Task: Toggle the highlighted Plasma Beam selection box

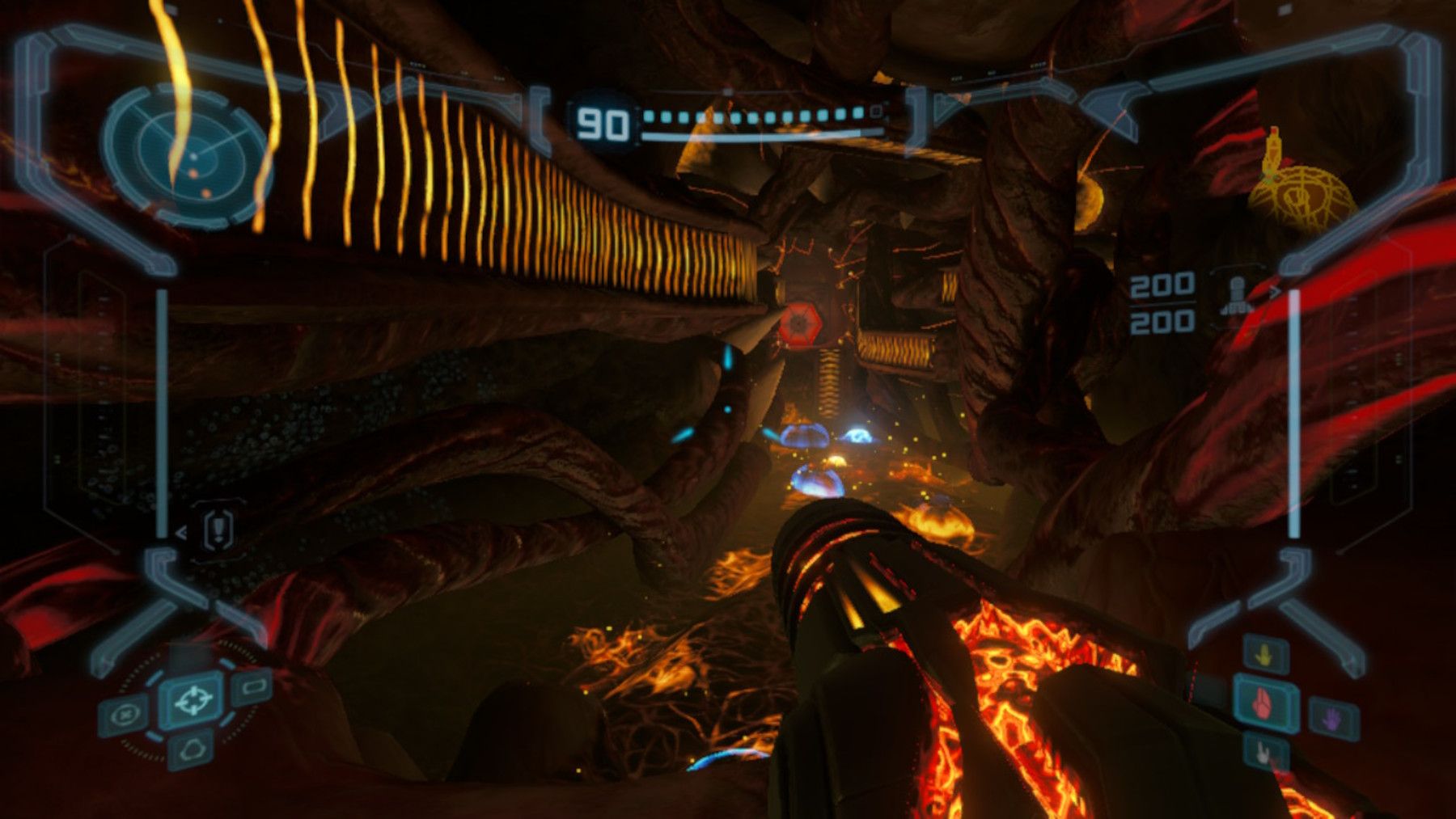Action: (x=1263, y=705)
